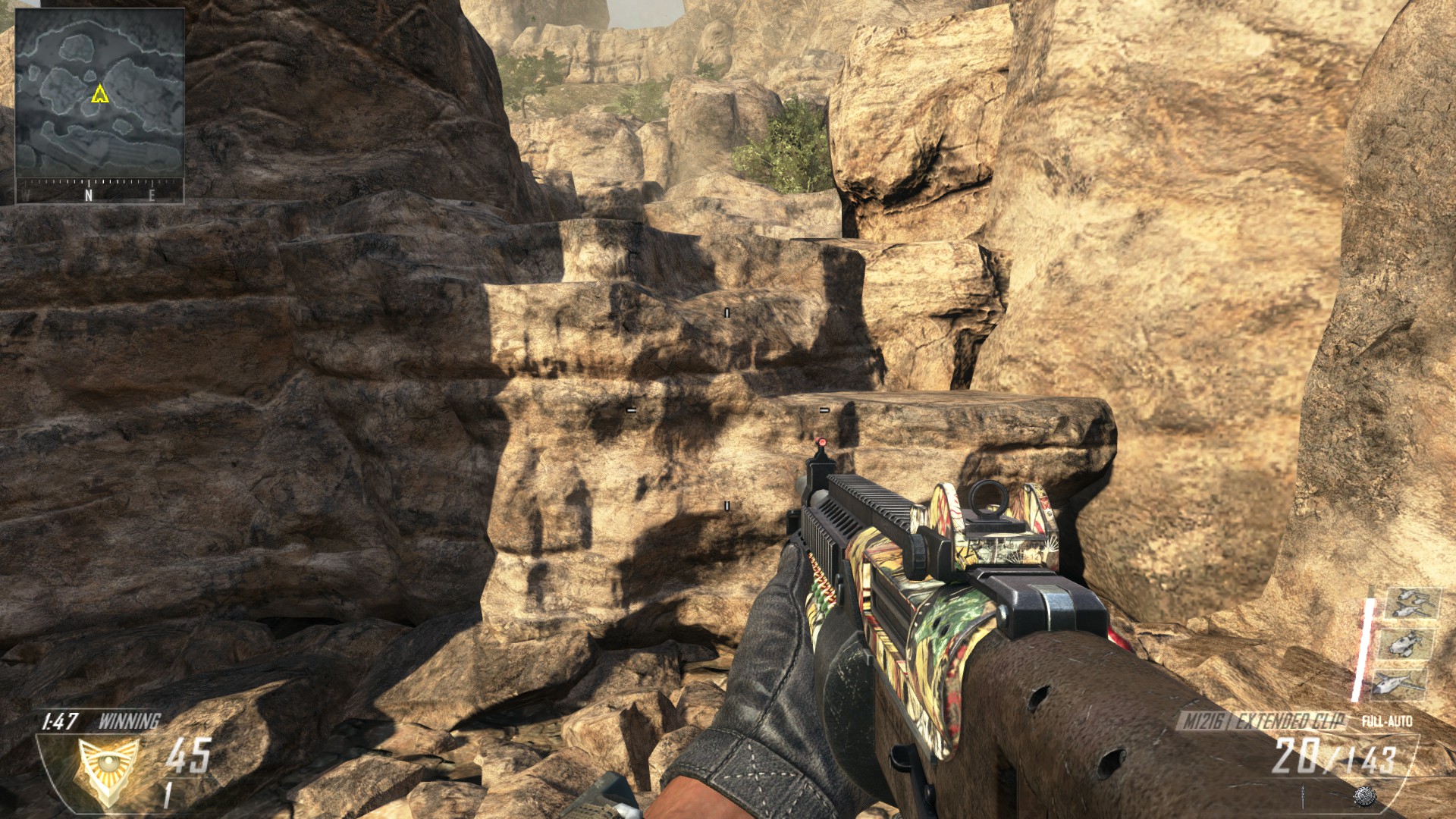Click the yellow player arrow on minimap
Viewport: 1456px width, 819px height.
pos(99,94)
